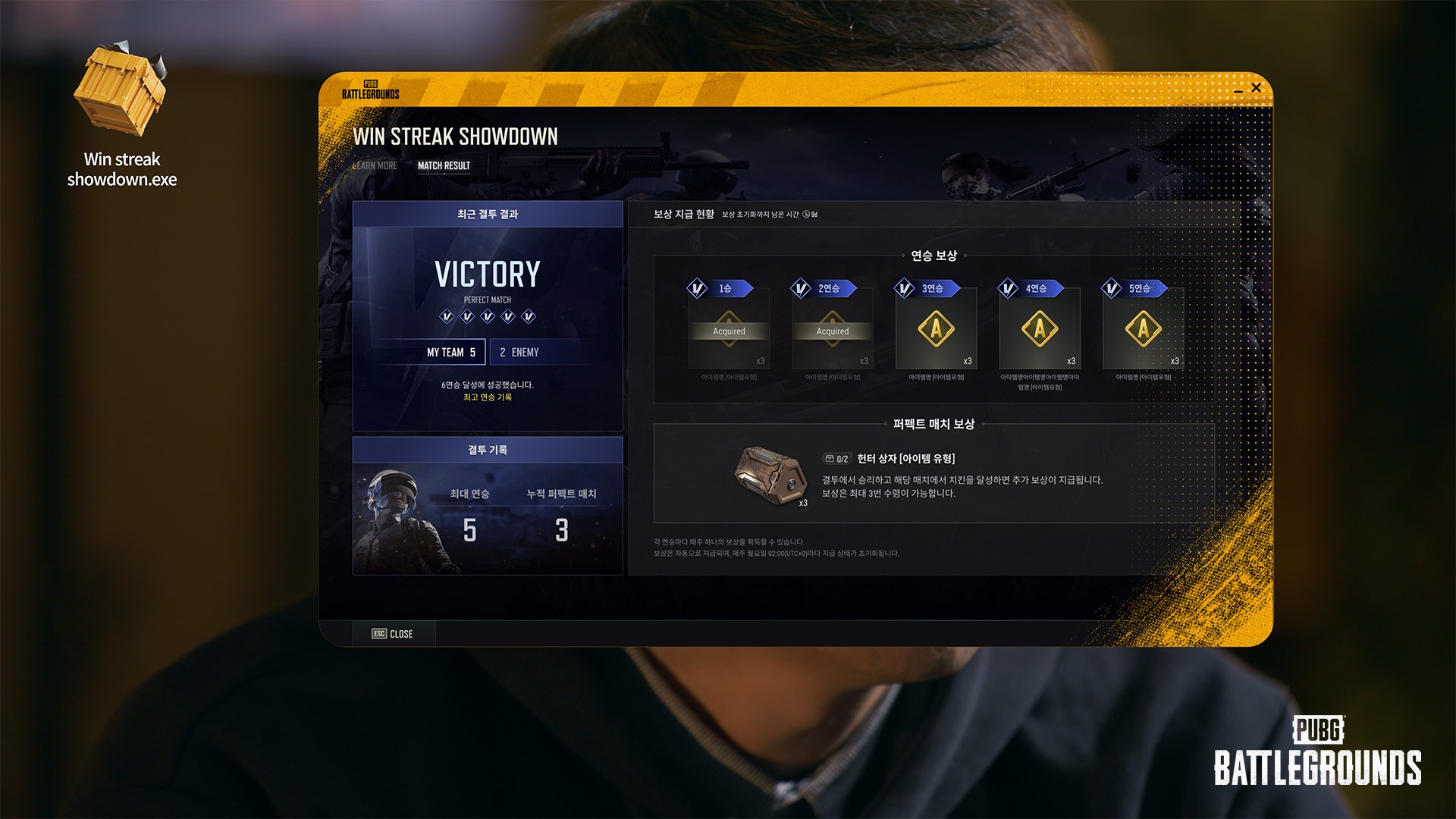Close the Win Streak Showdown window

point(1256,88)
